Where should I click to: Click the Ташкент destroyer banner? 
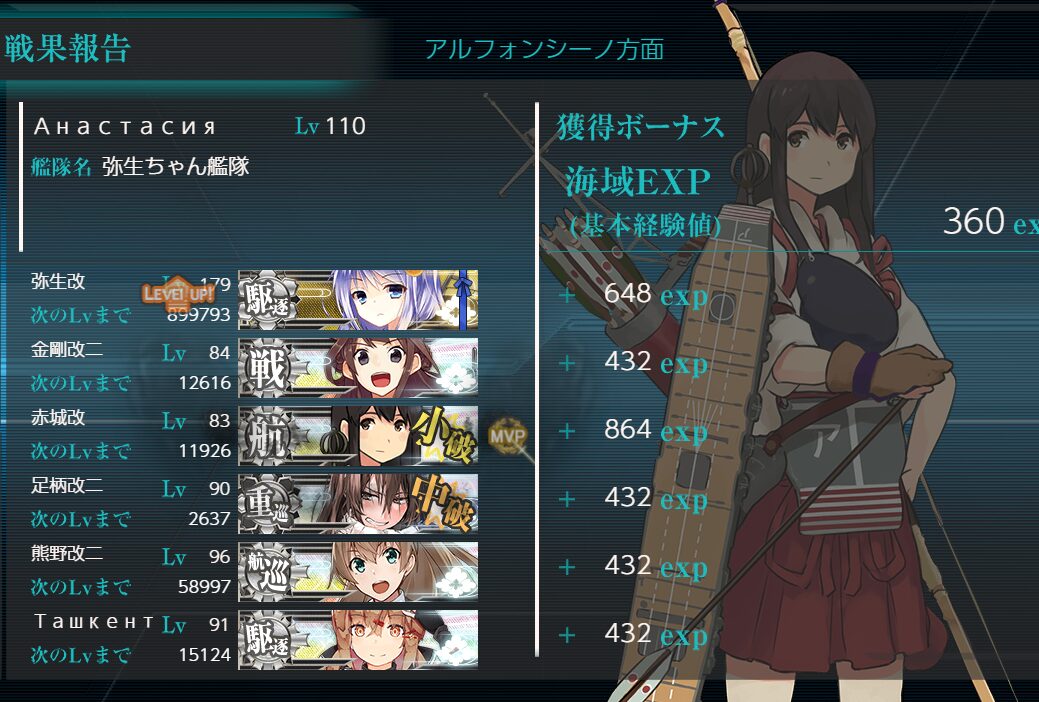point(358,639)
